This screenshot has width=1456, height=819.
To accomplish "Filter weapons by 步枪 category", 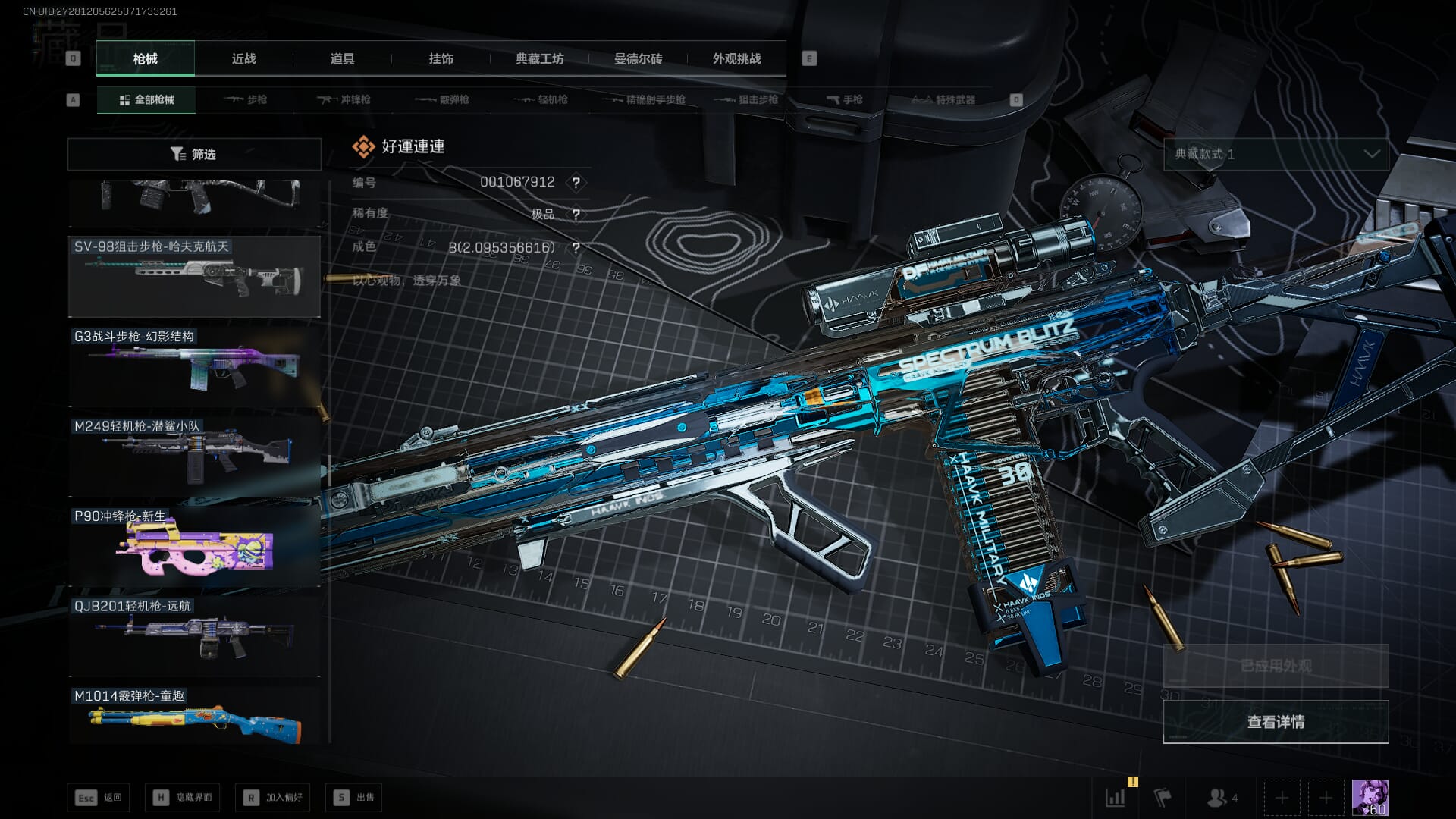I will [246, 99].
